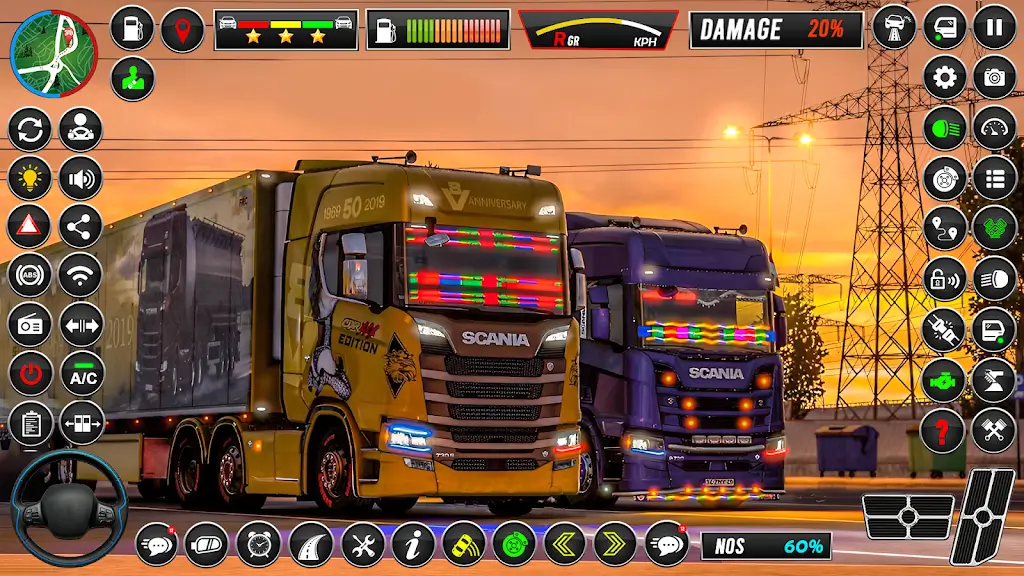Tap the camera screenshot button
Screen dimensions: 1024x576
pos(994,78)
